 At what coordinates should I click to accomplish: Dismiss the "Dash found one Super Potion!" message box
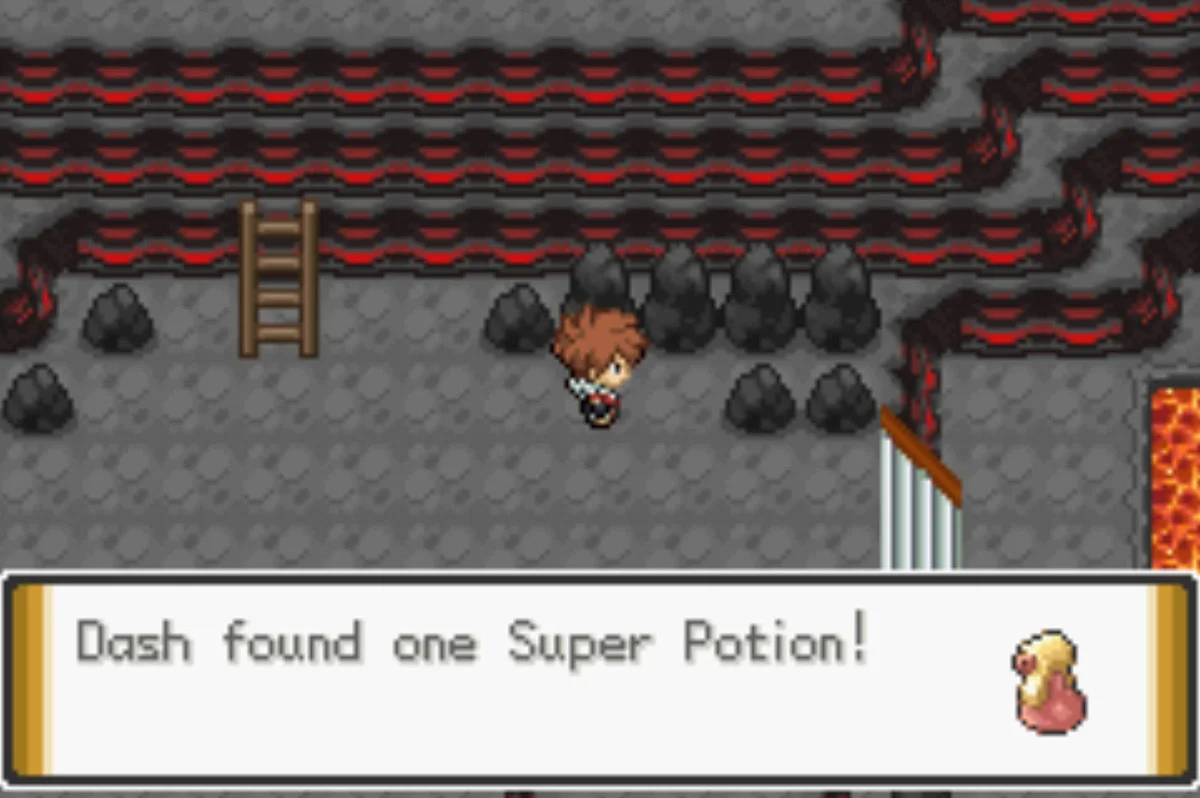point(598,675)
